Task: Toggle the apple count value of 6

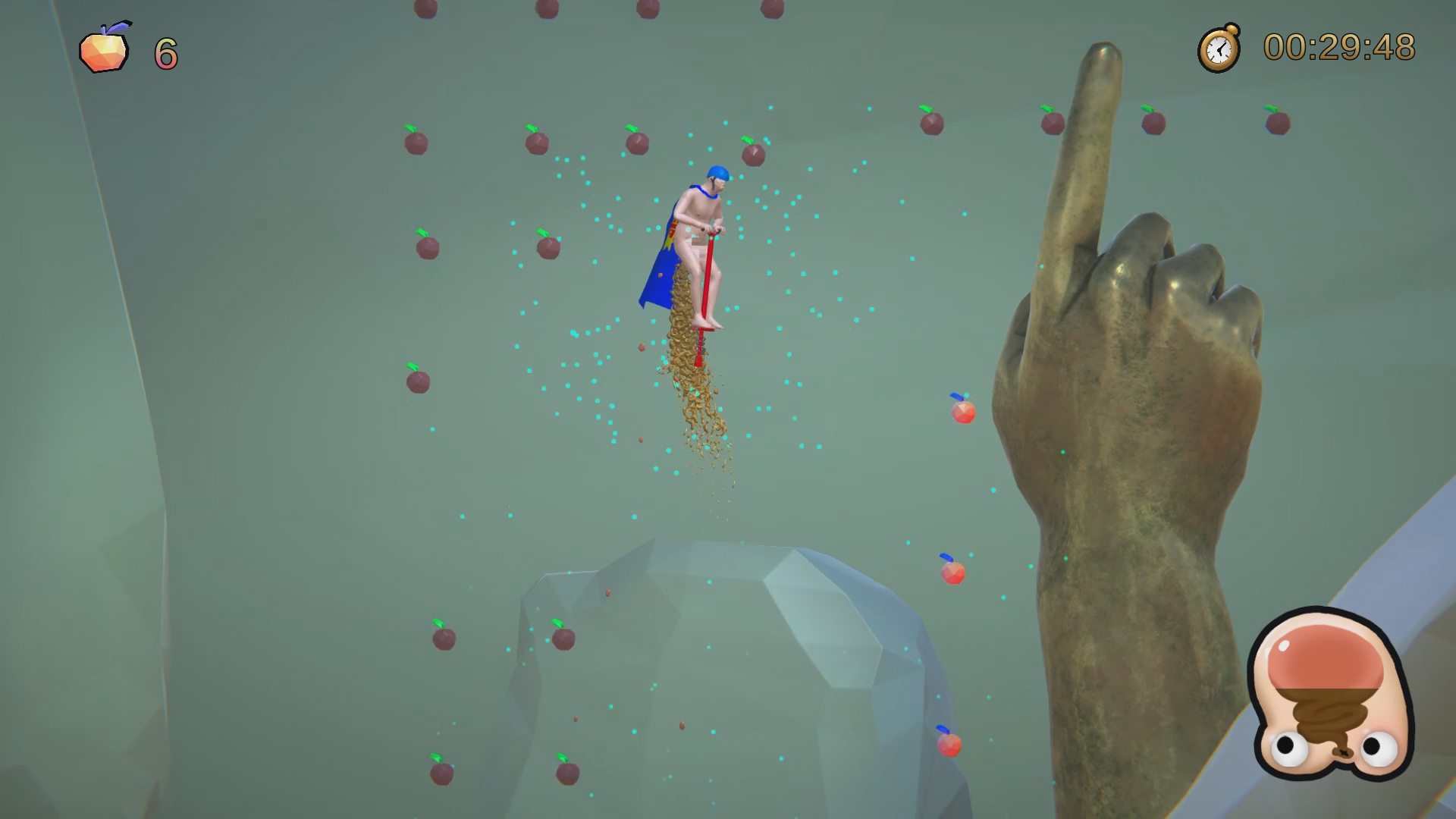Action: [x=165, y=53]
